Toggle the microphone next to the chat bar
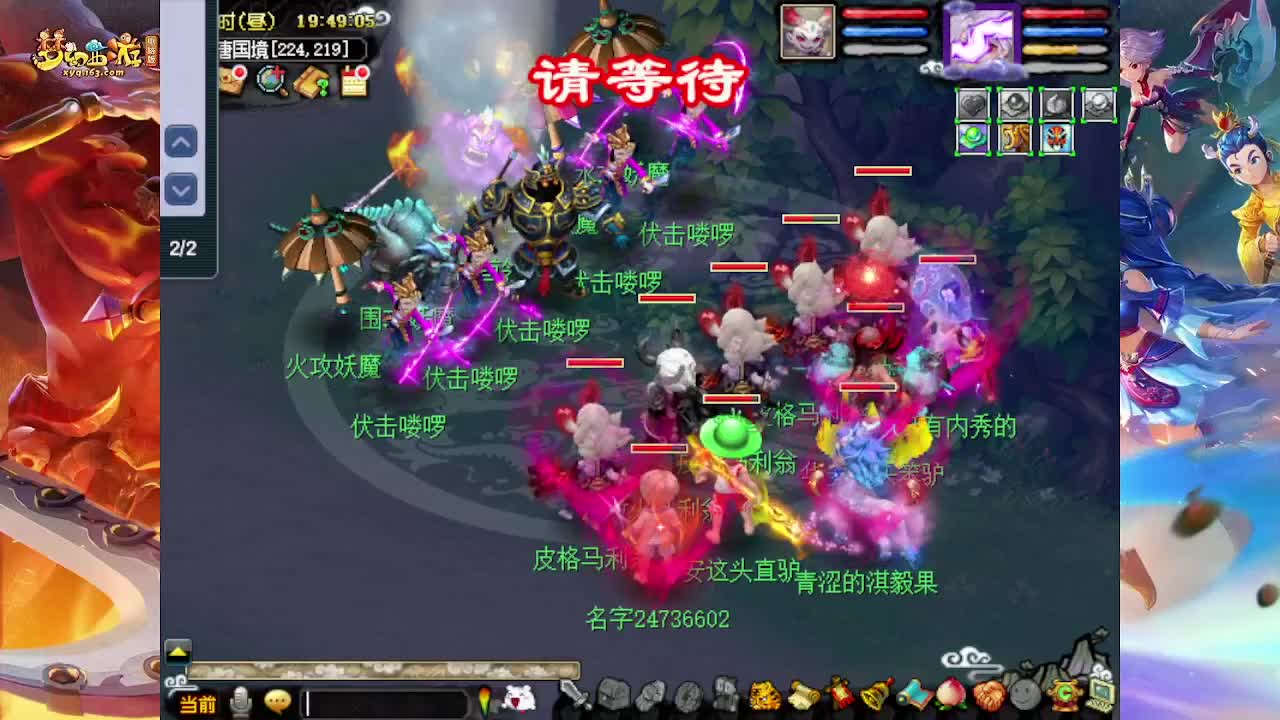This screenshot has height=720, width=1280. coord(240,702)
